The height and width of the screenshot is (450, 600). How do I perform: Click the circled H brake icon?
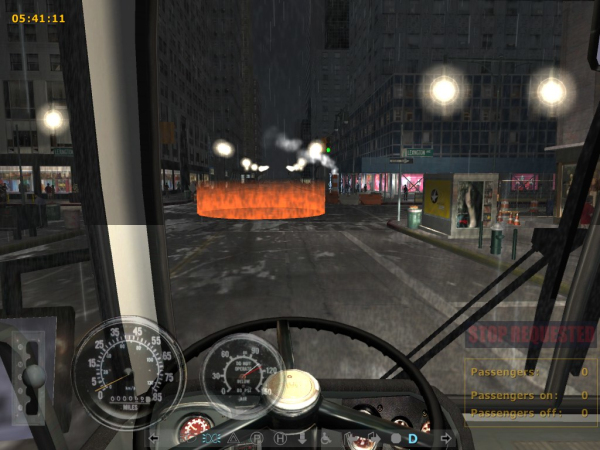pyautogui.click(x=280, y=438)
